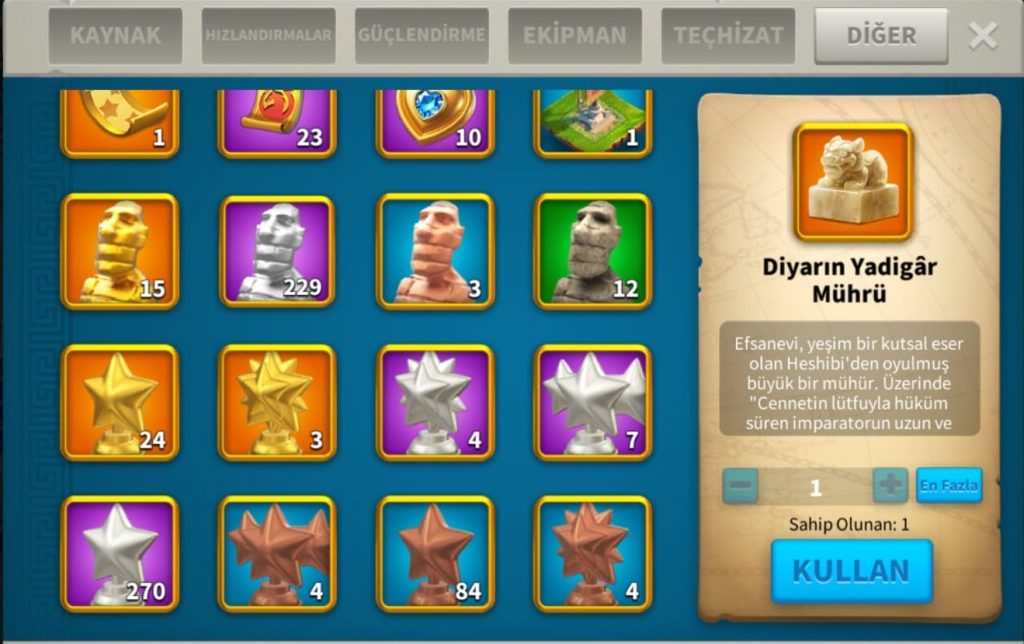The width and height of the screenshot is (1024, 644).
Task: Use the item with KULLAN button
Action: [851, 571]
